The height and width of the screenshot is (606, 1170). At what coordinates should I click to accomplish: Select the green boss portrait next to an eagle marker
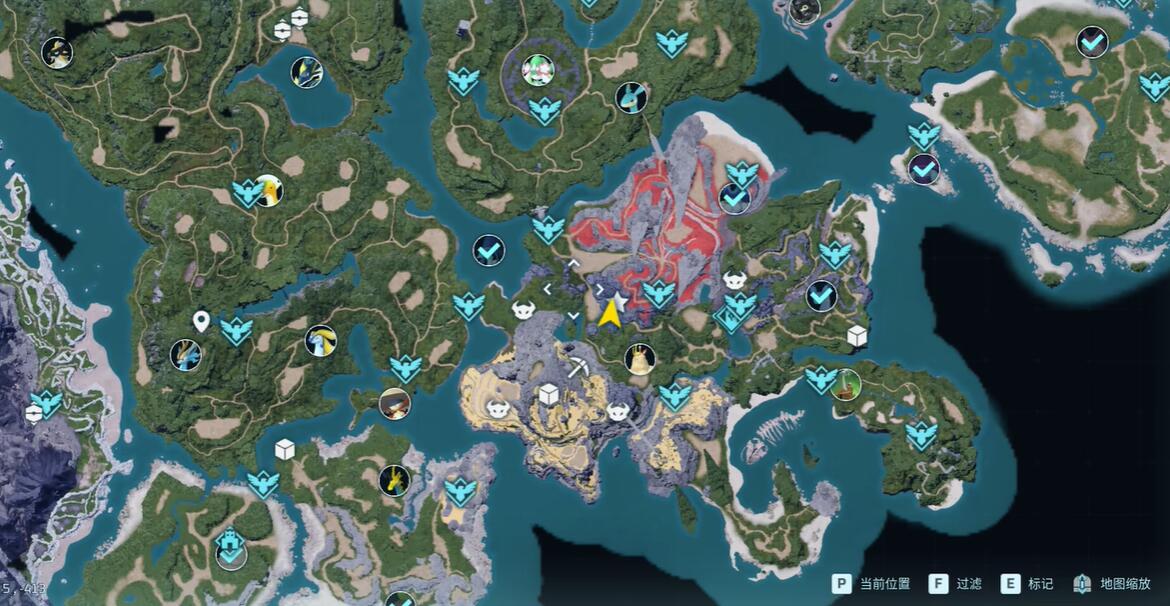[x=846, y=383]
